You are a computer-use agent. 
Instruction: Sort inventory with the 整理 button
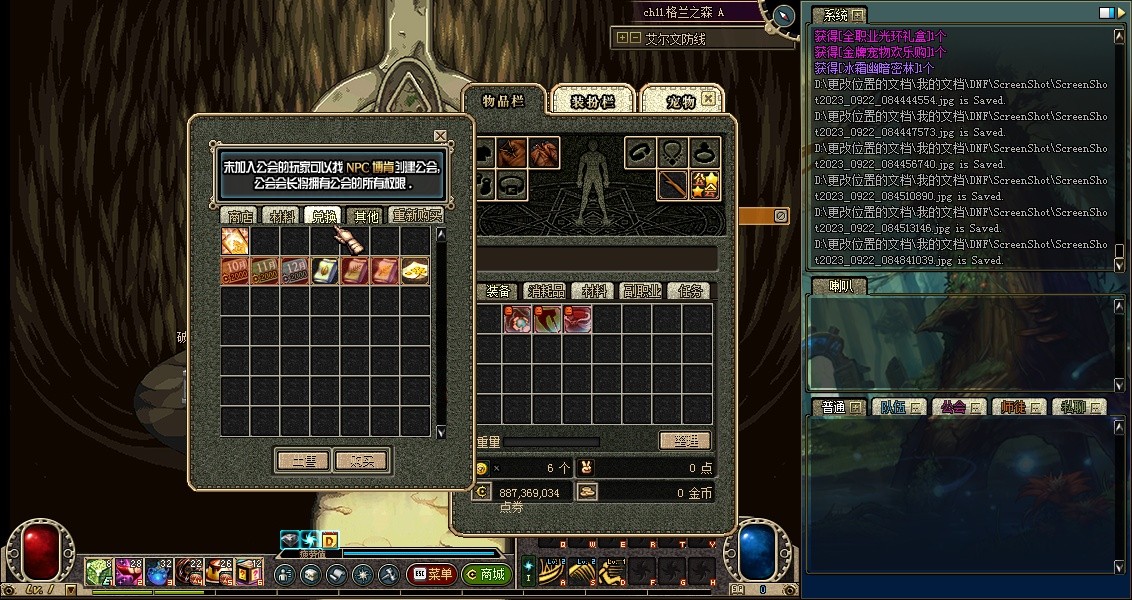pos(685,441)
